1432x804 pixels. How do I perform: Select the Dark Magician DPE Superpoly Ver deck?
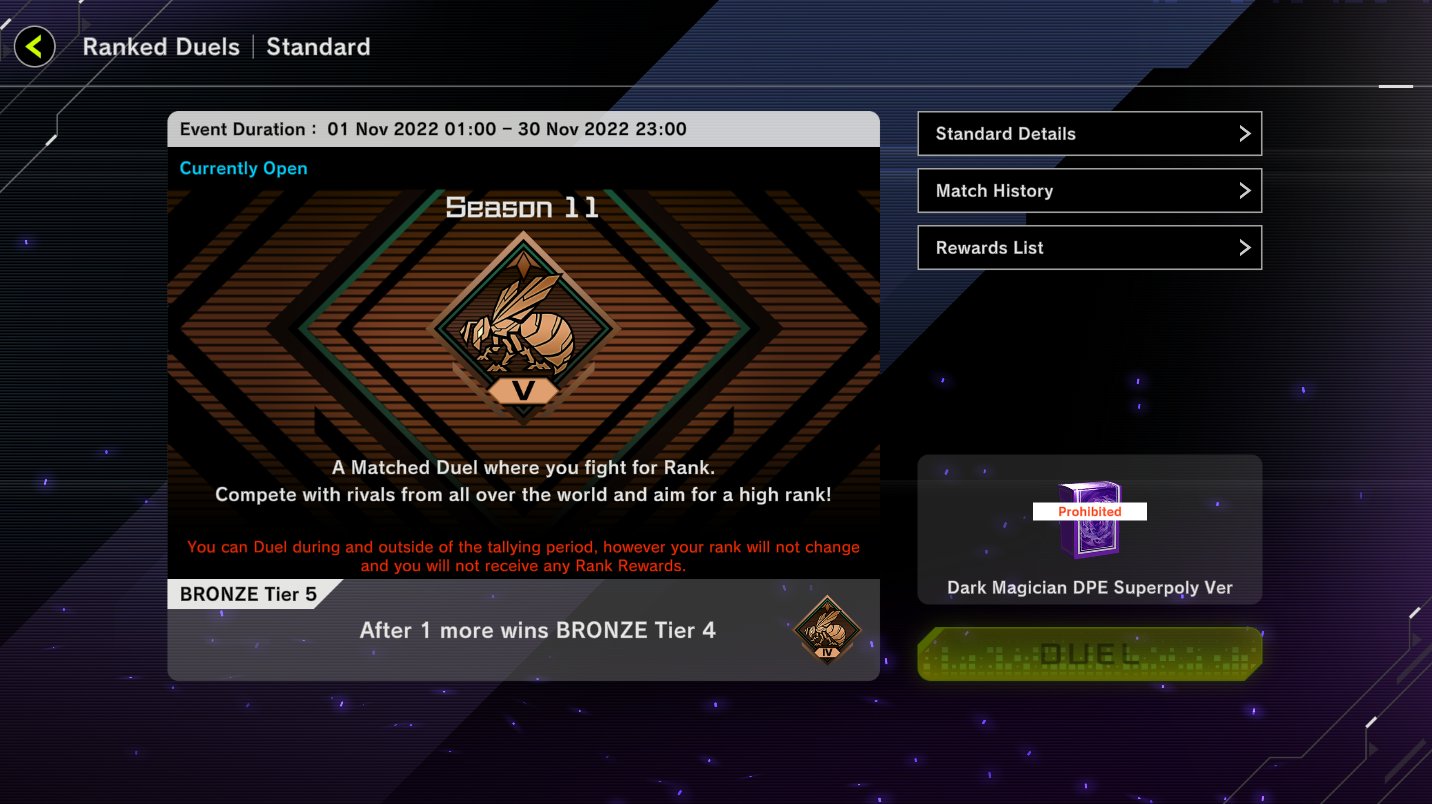point(1089,529)
